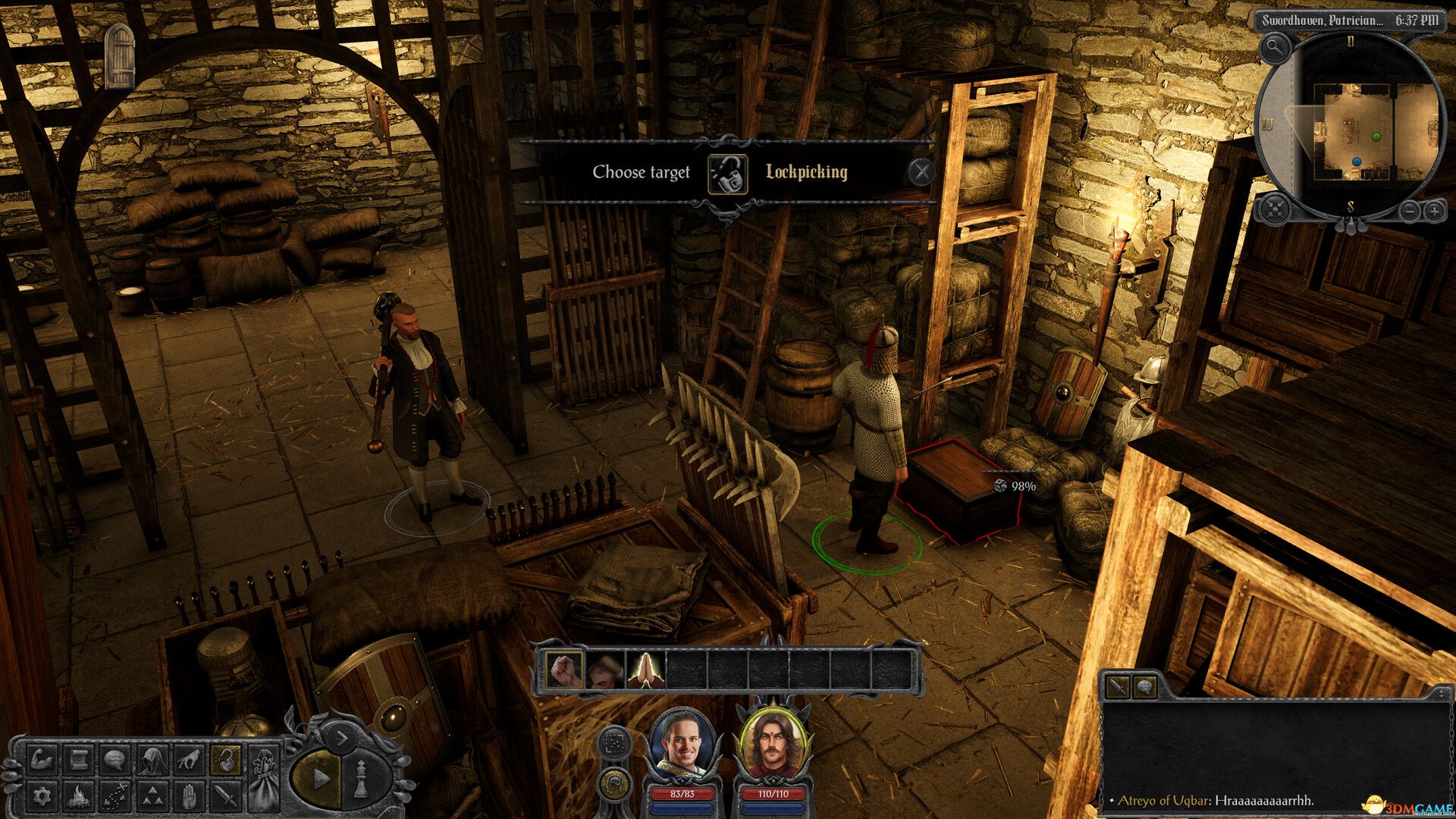The image size is (1456, 819).
Task: Switch to the crossed-swords log tab
Action: (x=1118, y=688)
